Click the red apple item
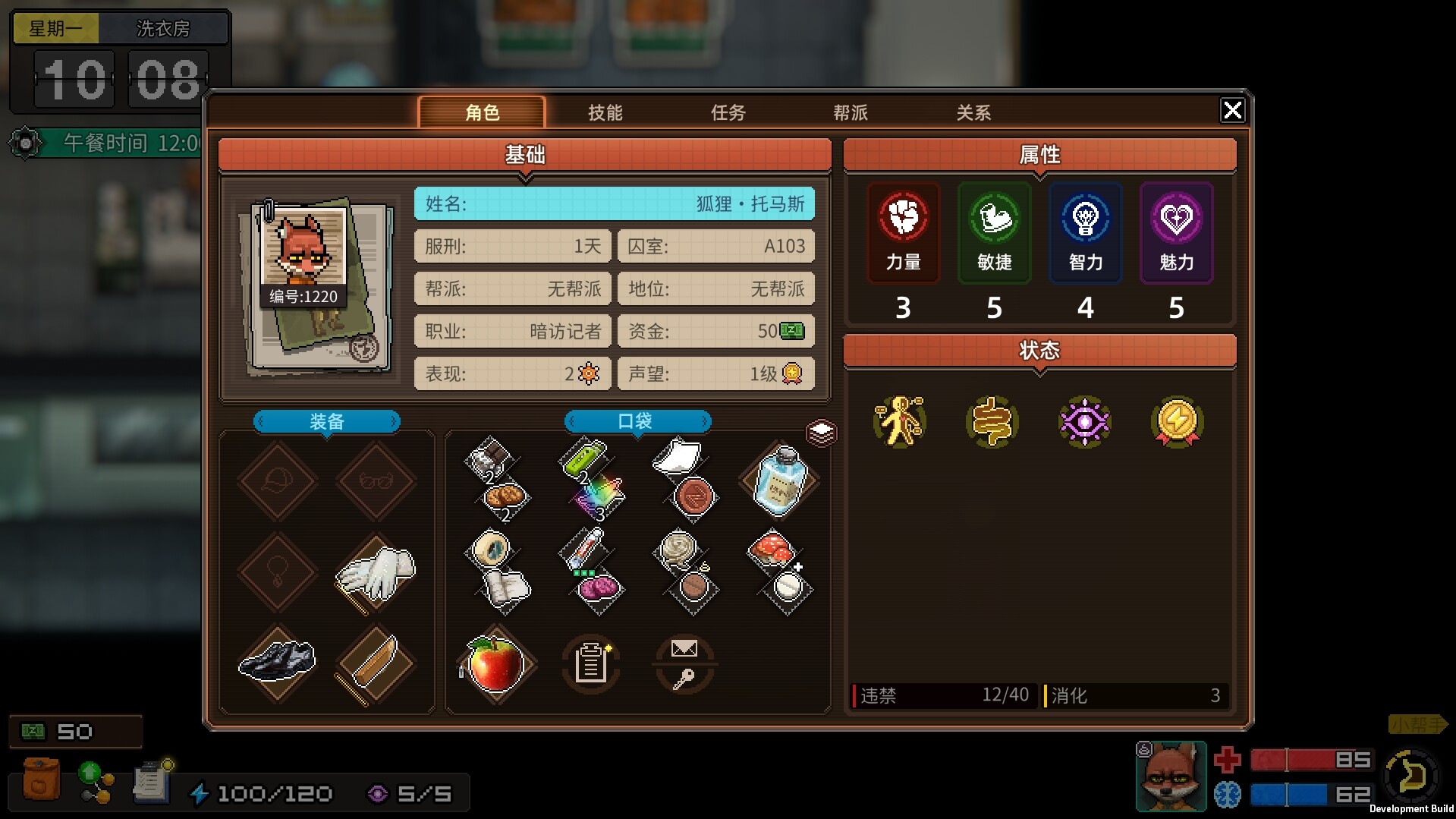 click(x=495, y=663)
